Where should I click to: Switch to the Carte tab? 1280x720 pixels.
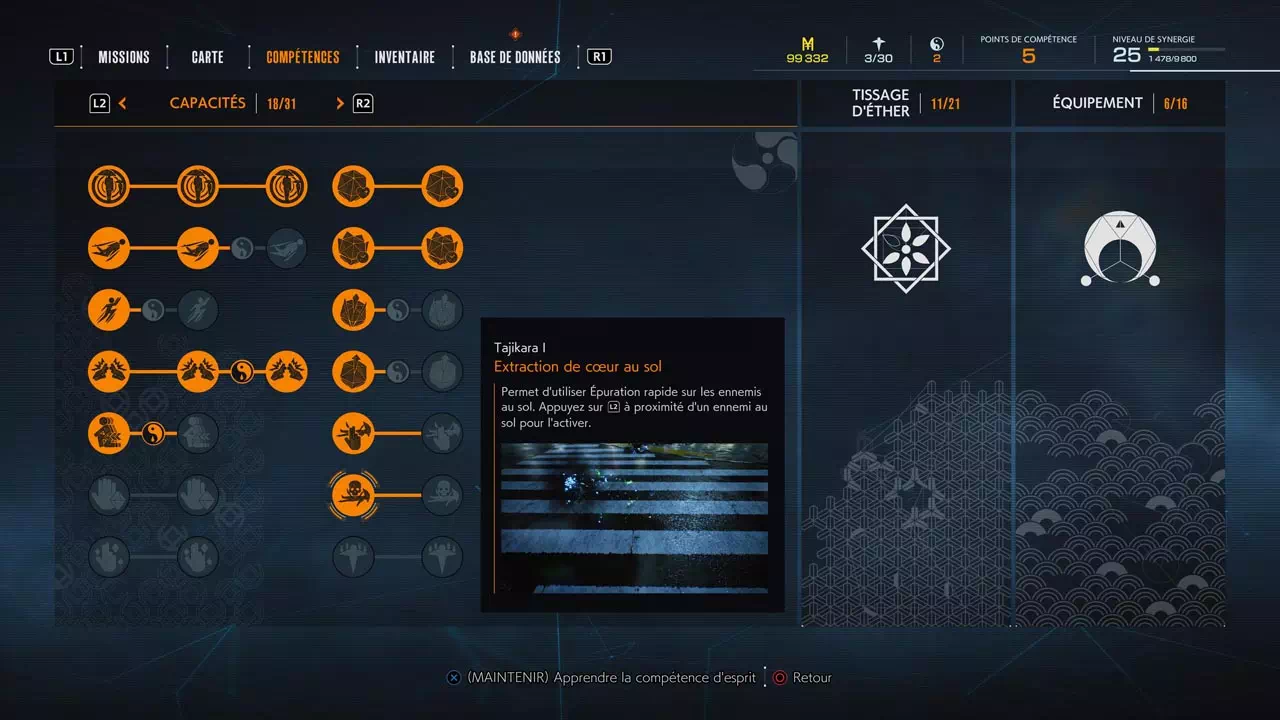208,57
